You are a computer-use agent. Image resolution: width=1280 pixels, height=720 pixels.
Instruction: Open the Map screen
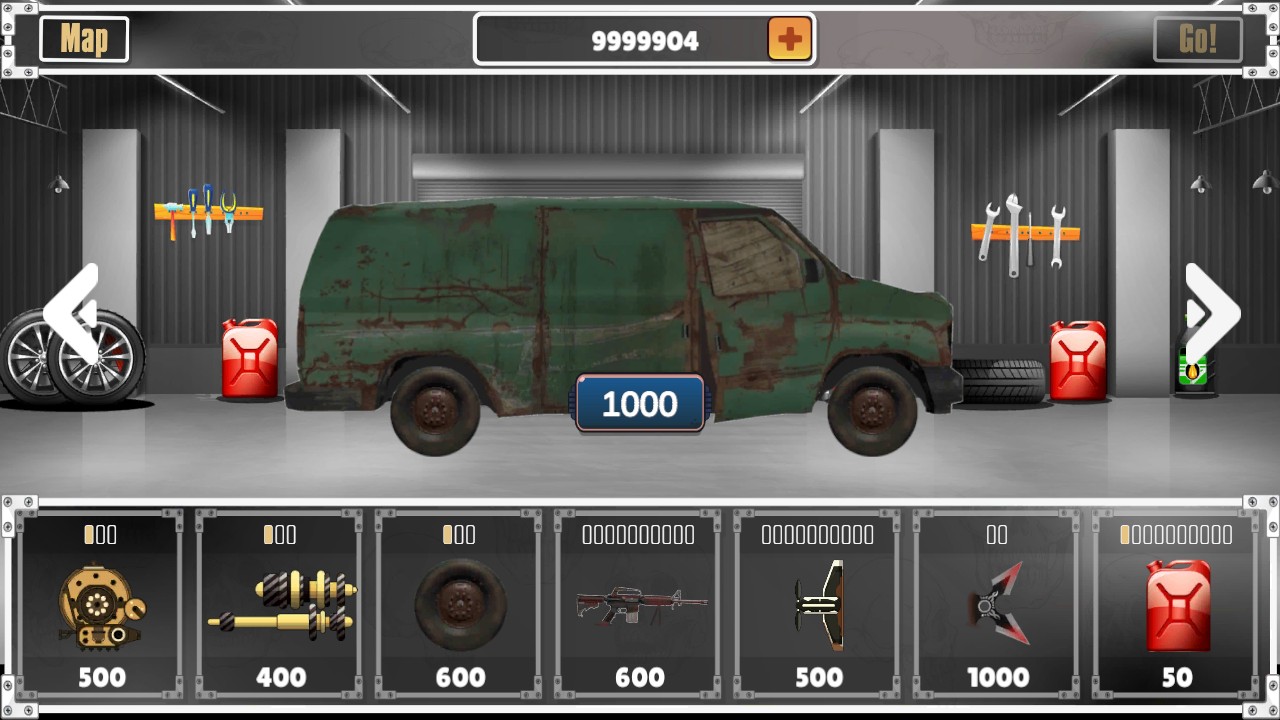pos(84,40)
